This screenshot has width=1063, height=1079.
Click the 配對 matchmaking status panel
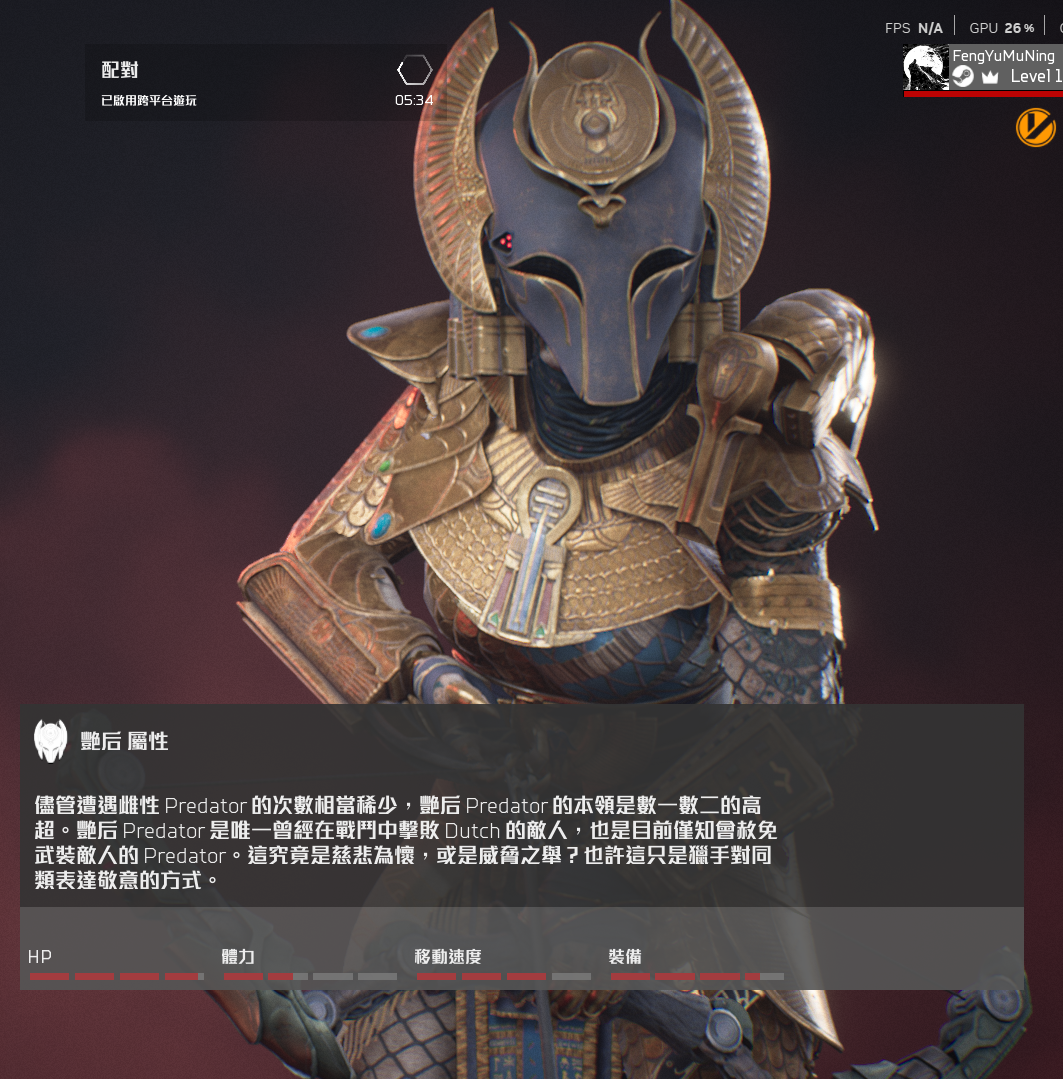265,83
